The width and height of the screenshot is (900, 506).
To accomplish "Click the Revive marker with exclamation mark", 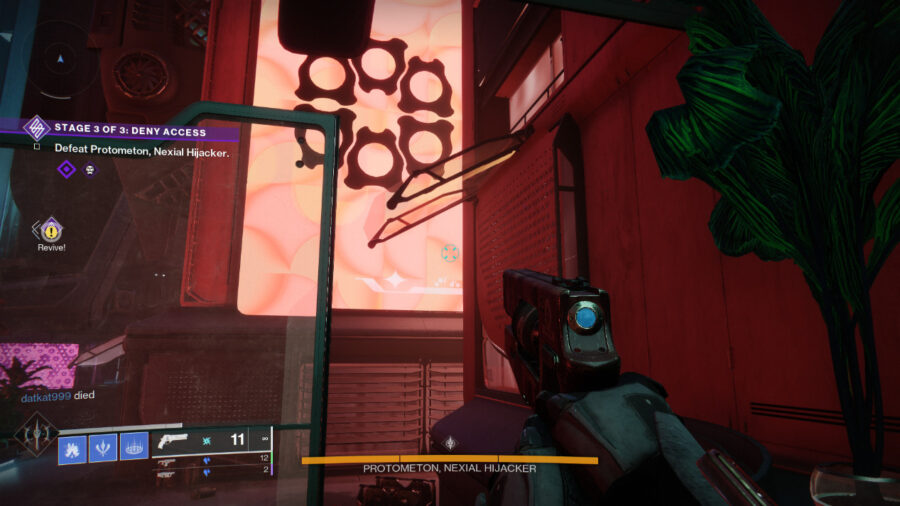I will pos(50,231).
